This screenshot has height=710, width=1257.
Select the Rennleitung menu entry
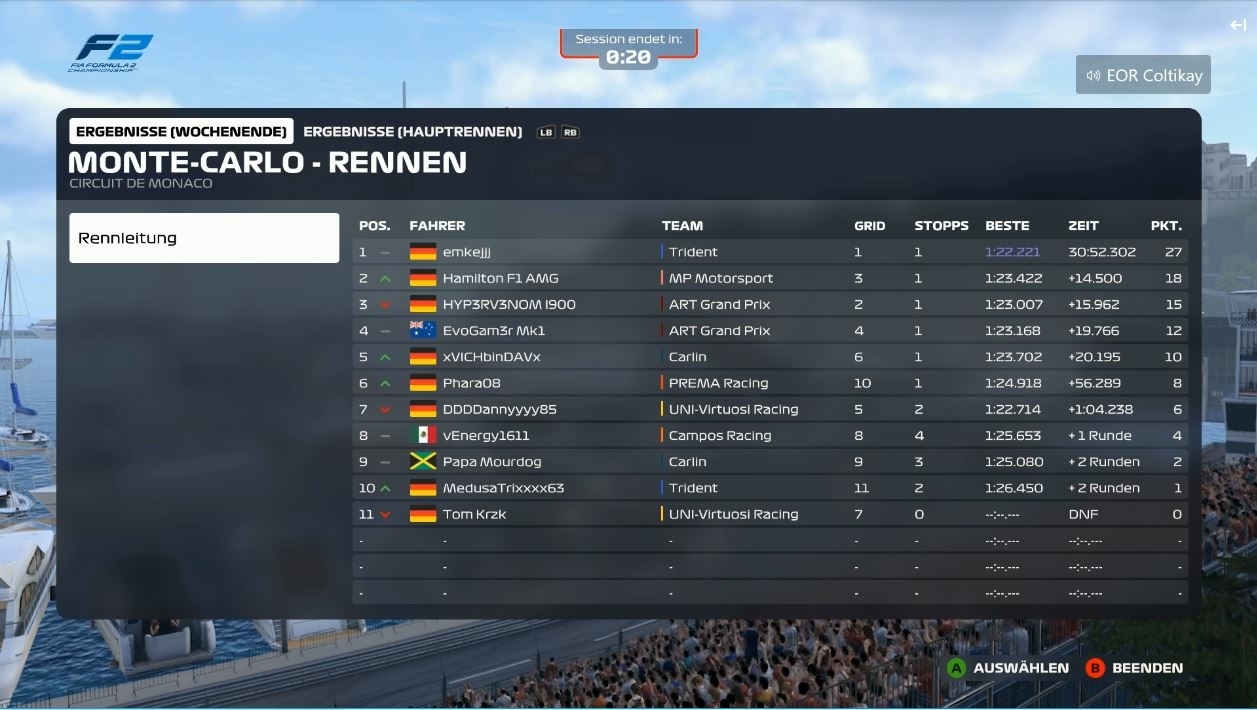[x=204, y=238]
